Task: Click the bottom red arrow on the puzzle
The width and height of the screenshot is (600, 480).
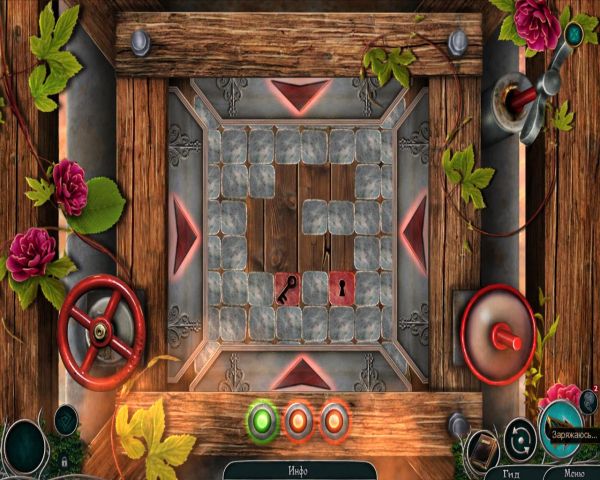Action: coord(298,373)
